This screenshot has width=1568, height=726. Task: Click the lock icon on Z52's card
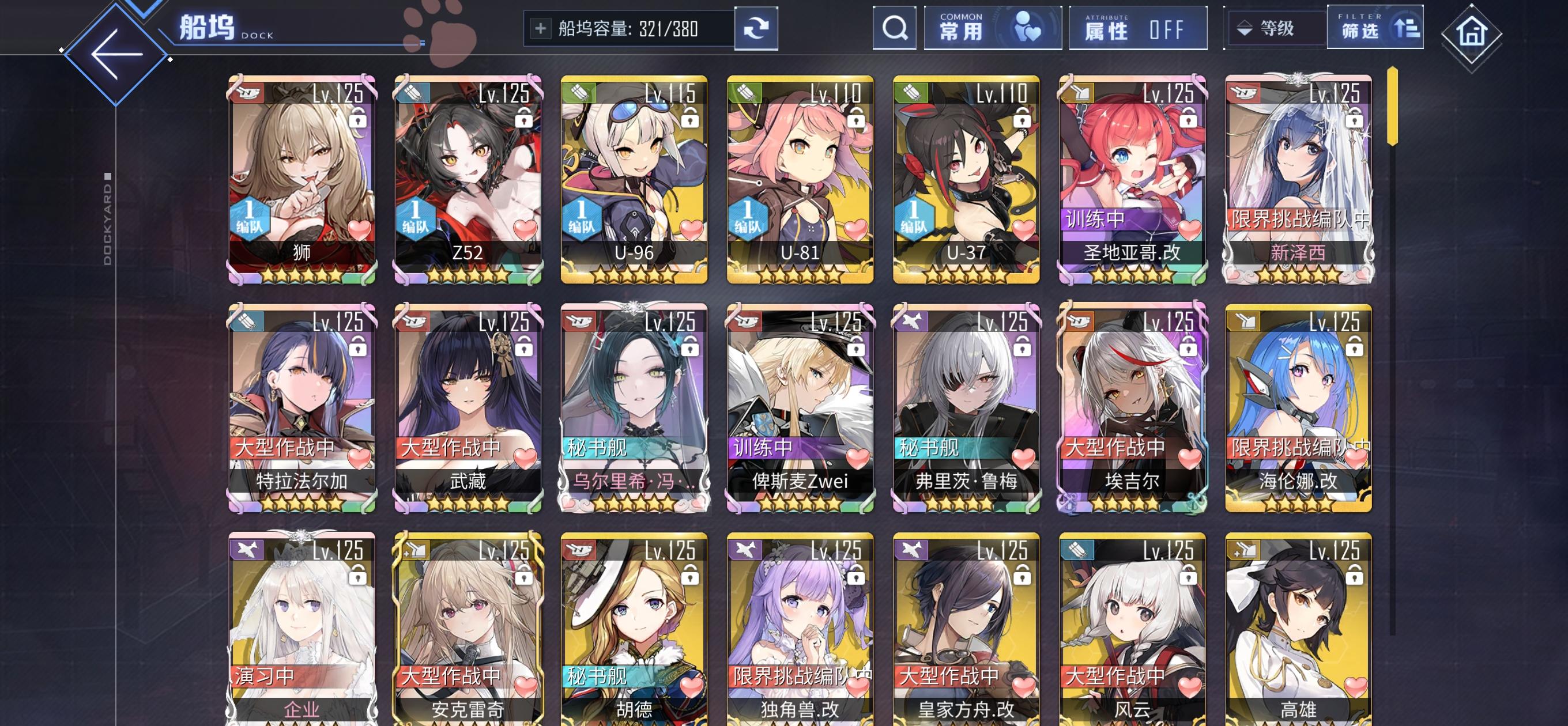523,119
